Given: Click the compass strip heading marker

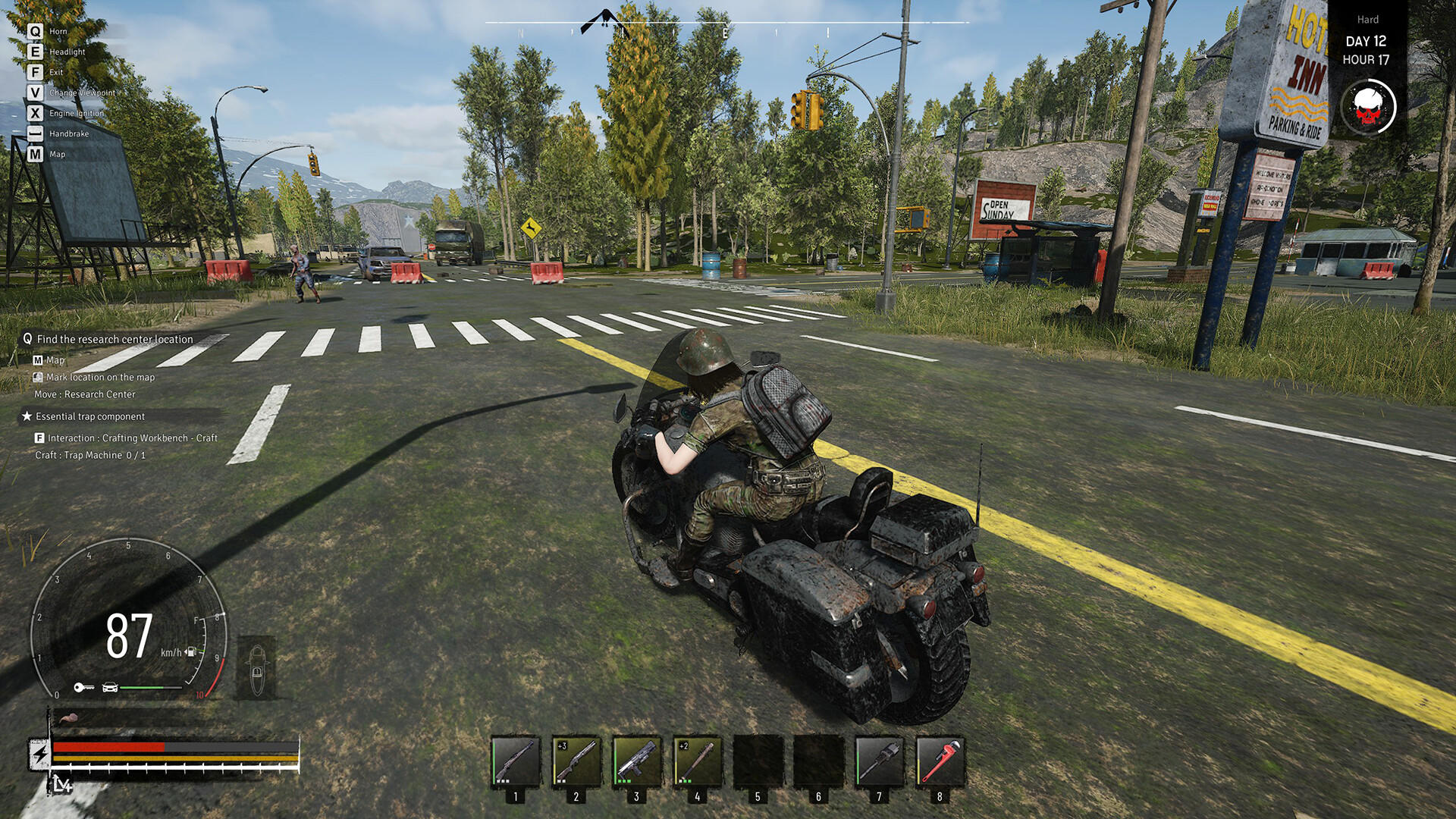Looking at the screenshot, I should point(606,21).
